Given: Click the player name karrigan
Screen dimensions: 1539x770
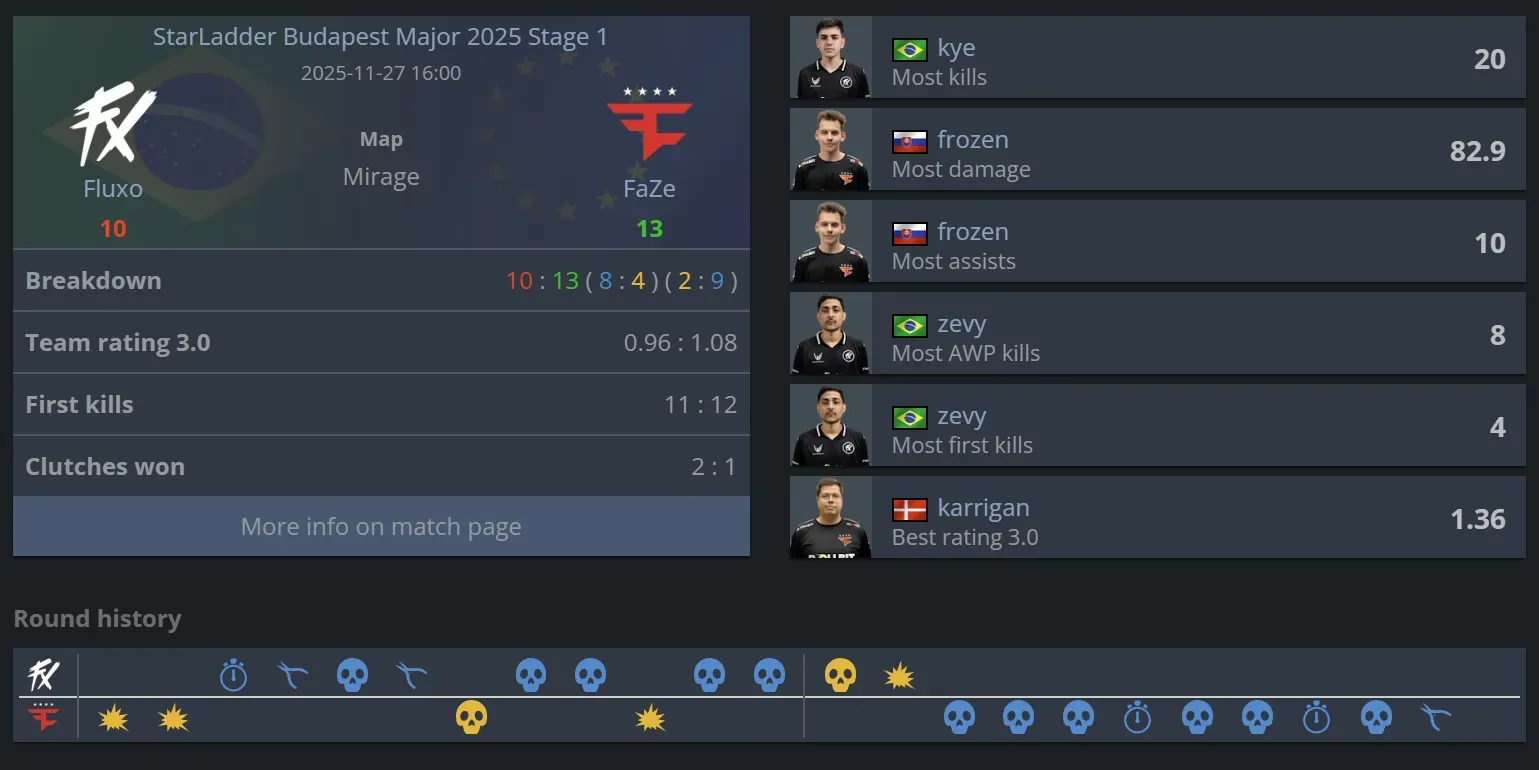Looking at the screenshot, I should [984, 508].
